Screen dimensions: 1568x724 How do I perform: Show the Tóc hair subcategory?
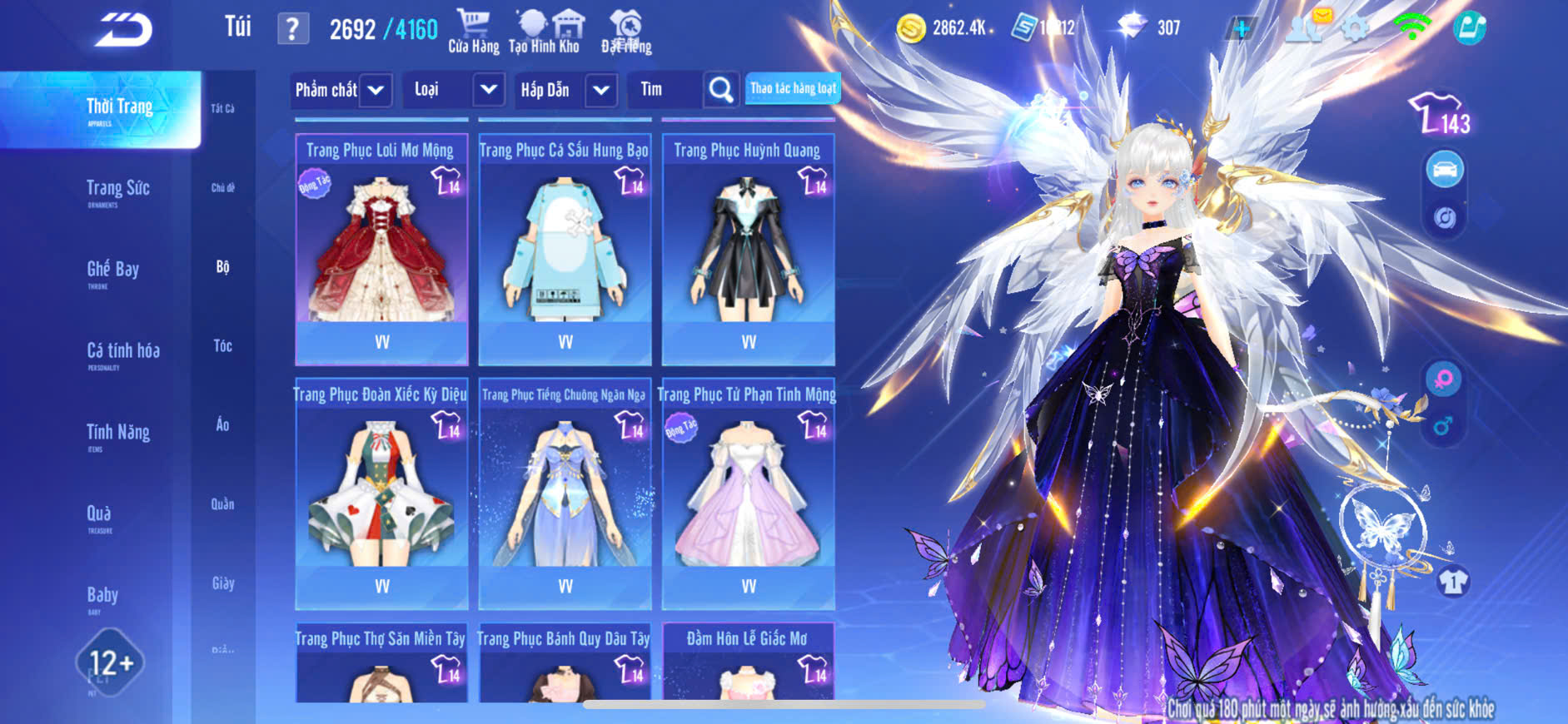(x=222, y=345)
